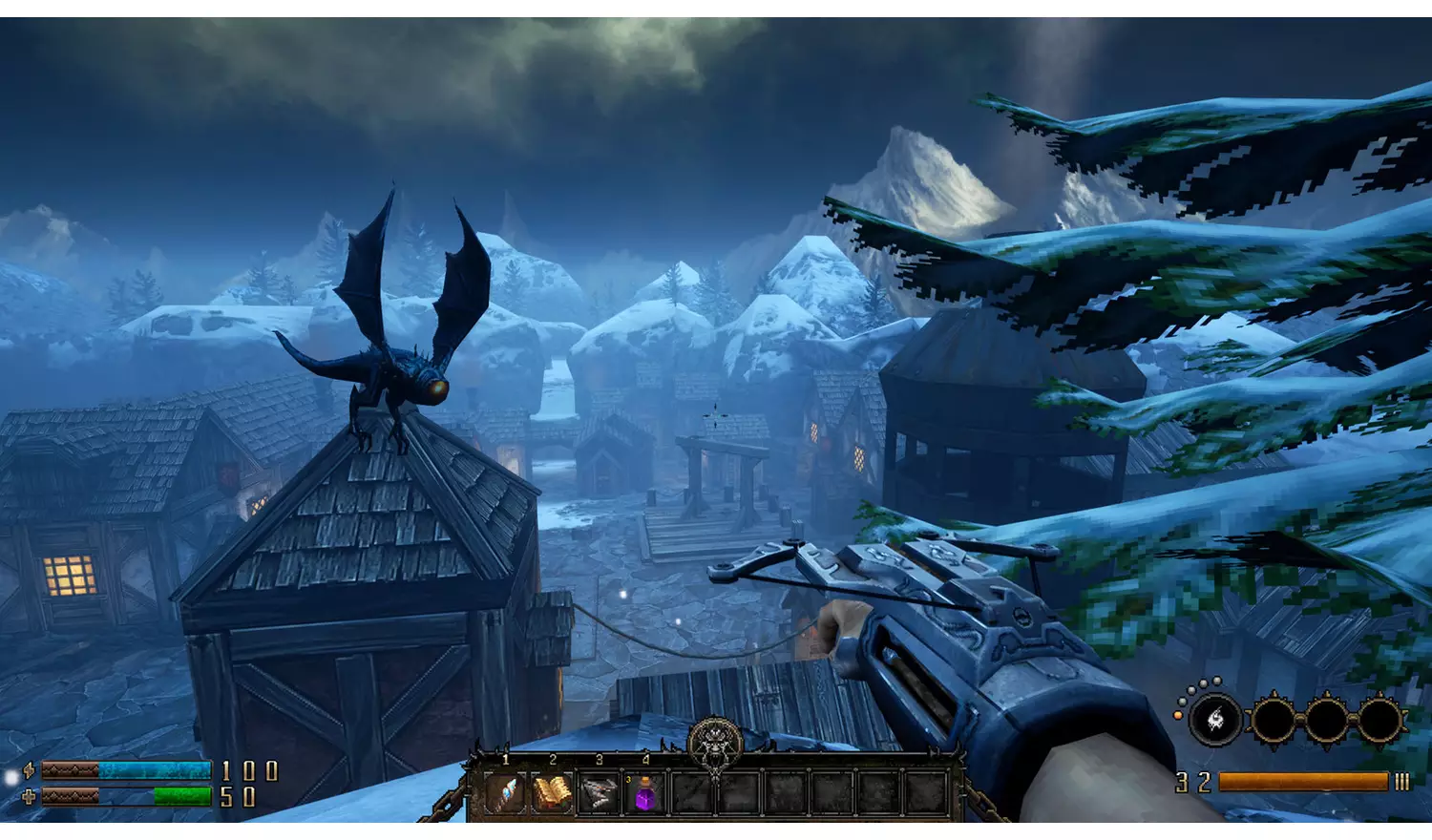
Task: Click the topmost white pip above the rune circle
Action: pyautogui.click(x=1216, y=681)
